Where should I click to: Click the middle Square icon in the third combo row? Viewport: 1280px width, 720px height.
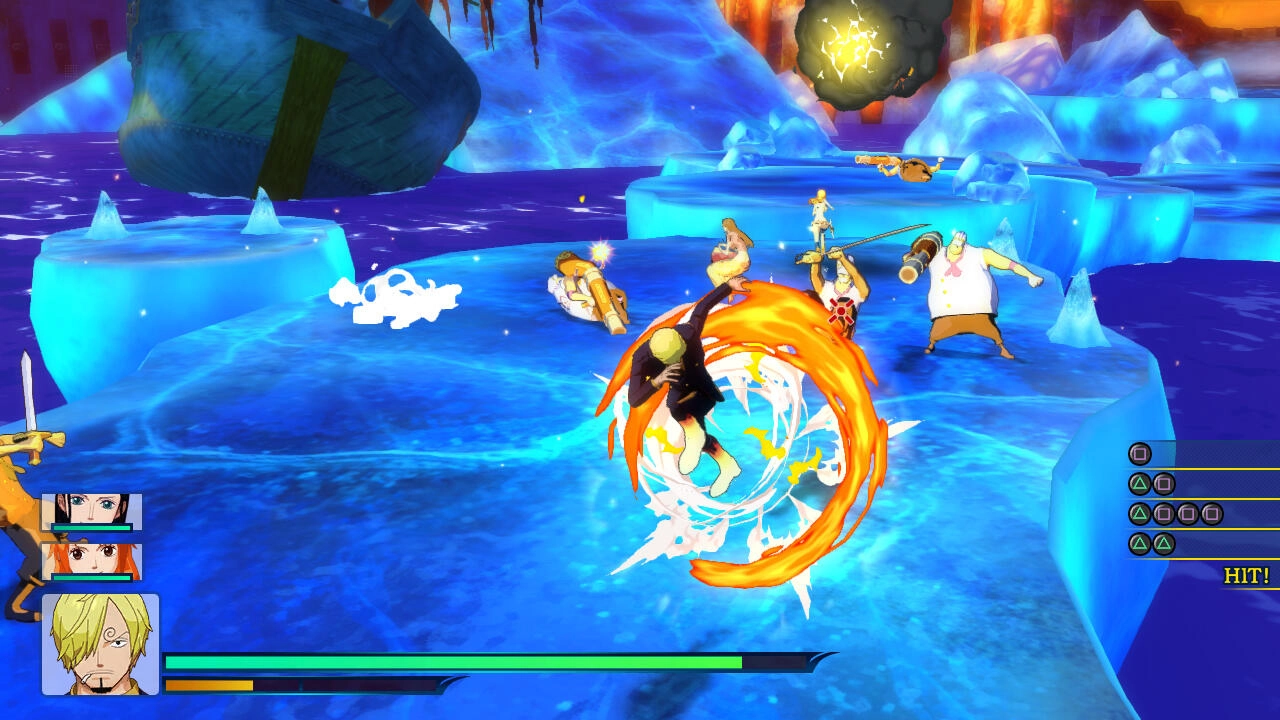[1187, 513]
